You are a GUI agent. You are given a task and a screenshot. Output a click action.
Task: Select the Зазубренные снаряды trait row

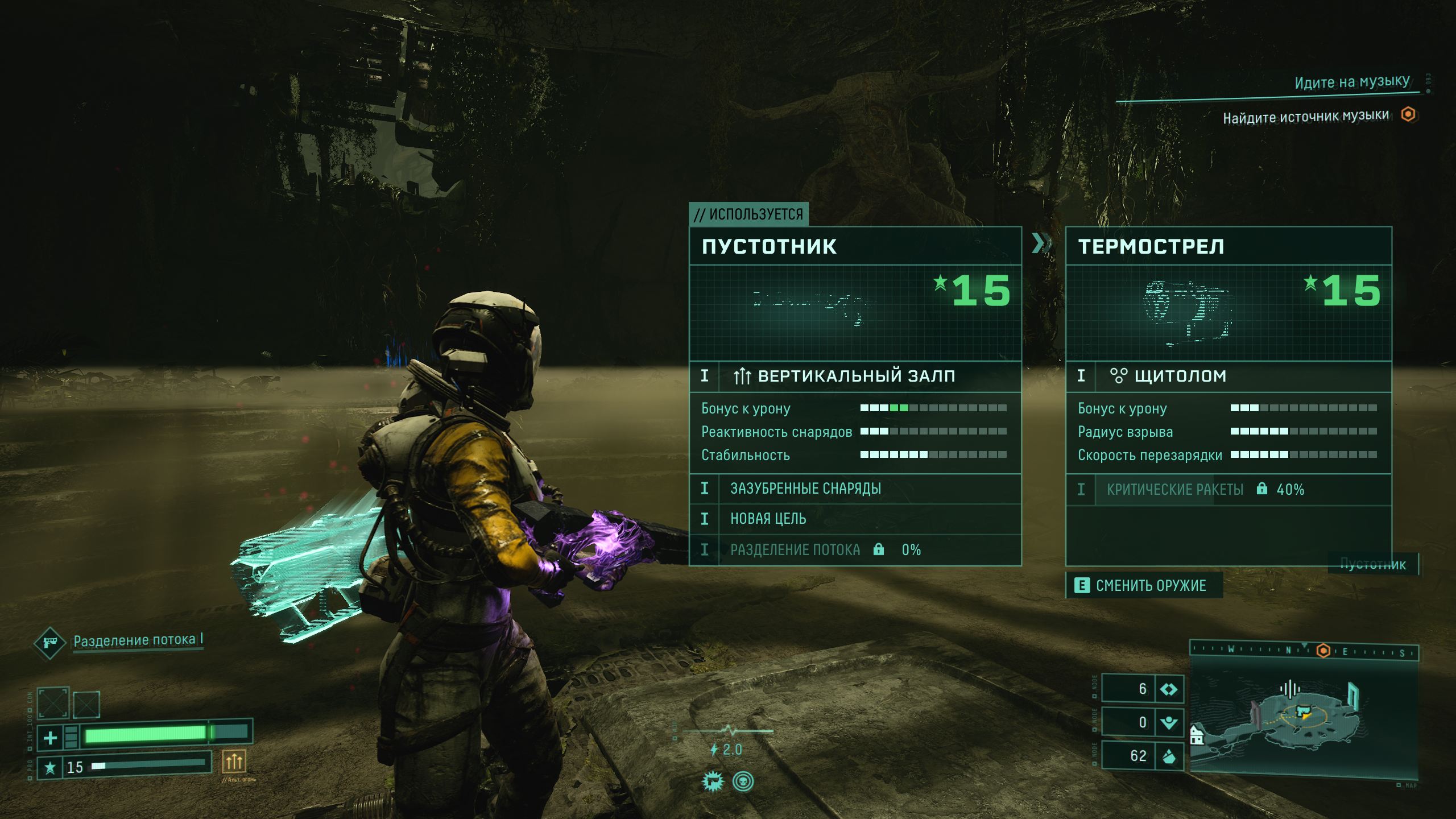[x=855, y=489]
